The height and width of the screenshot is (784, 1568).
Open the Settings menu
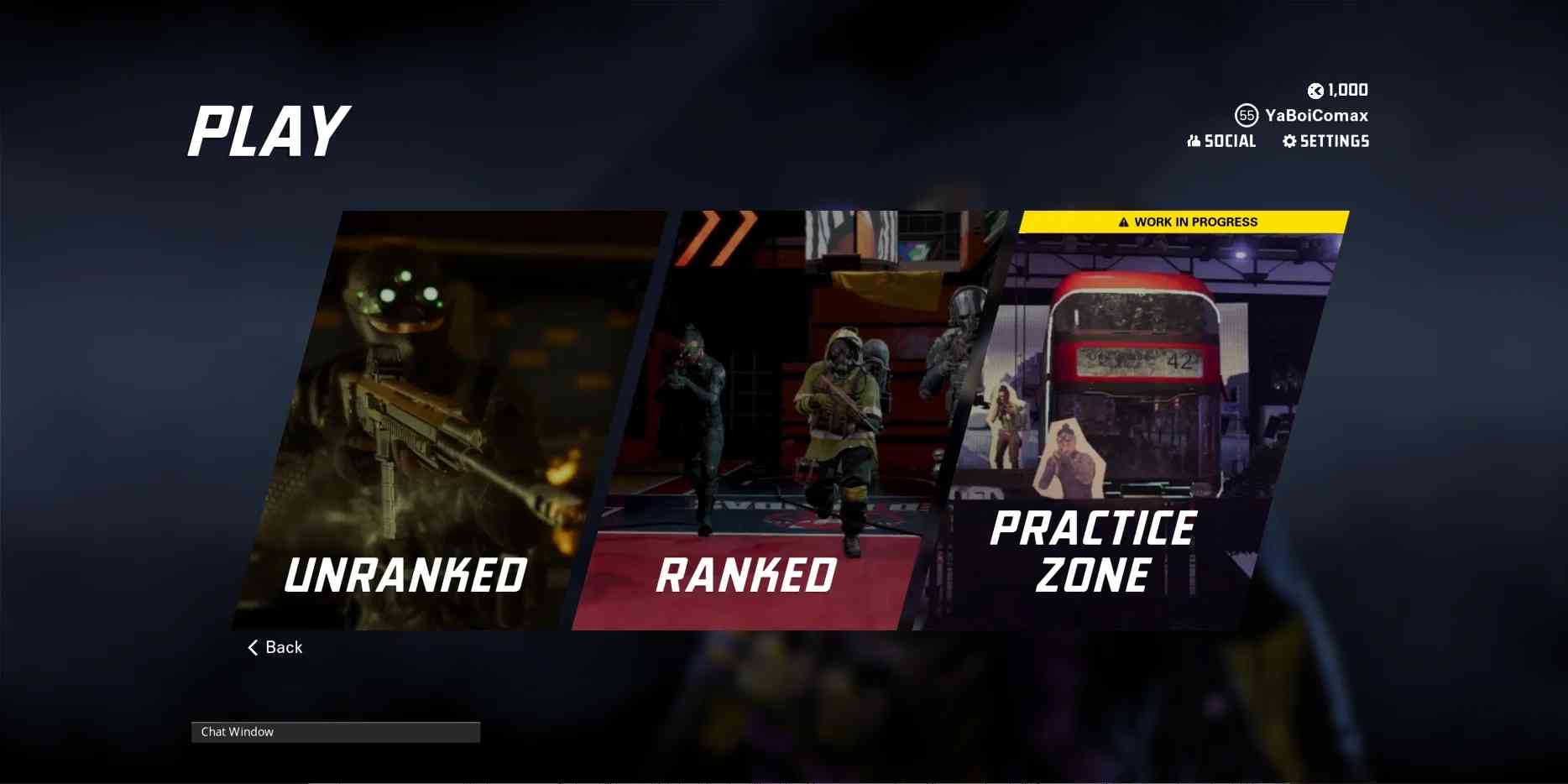coord(1326,141)
